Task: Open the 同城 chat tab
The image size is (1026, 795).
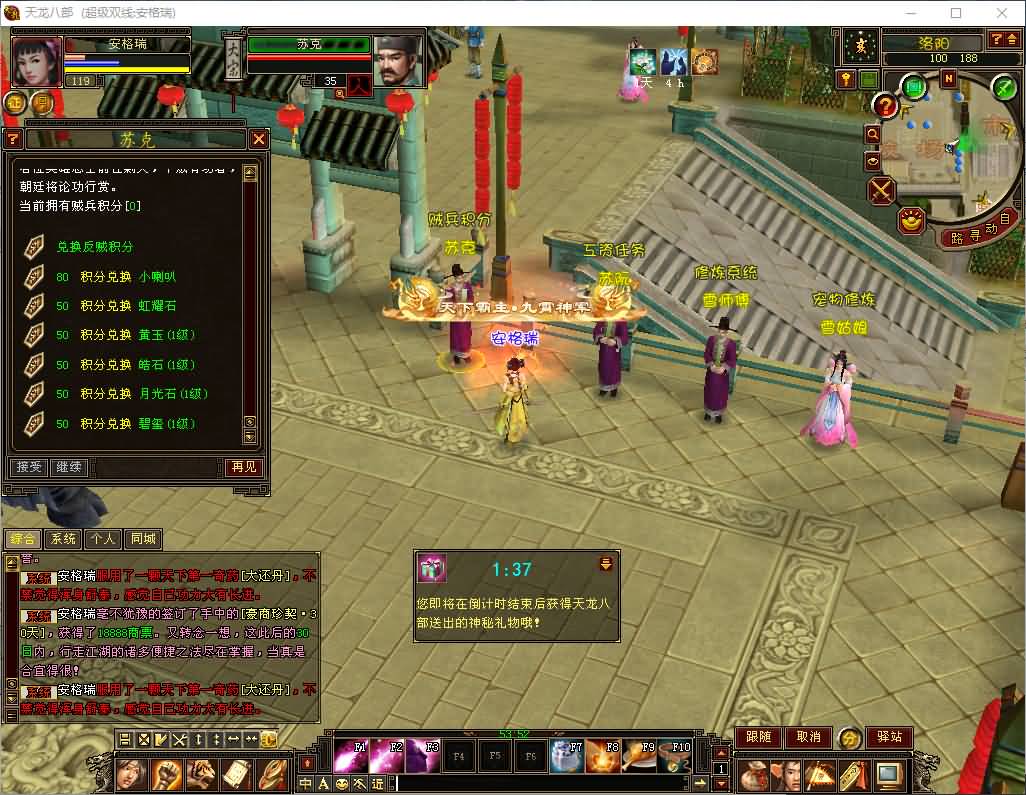Action: click(142, 539)
